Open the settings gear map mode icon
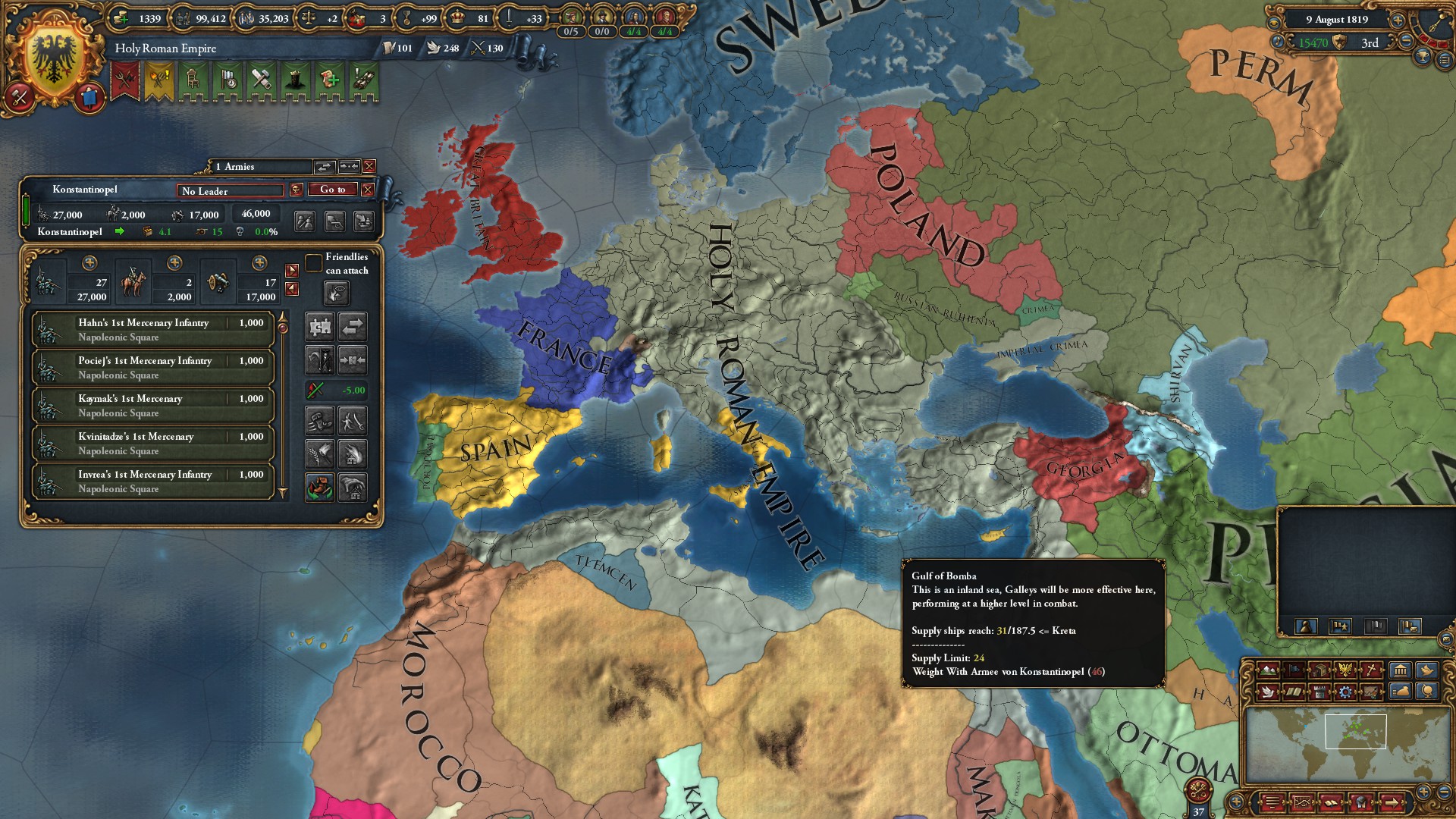Viewport: 1456px width, 819px height. (x=1345, y=692)
